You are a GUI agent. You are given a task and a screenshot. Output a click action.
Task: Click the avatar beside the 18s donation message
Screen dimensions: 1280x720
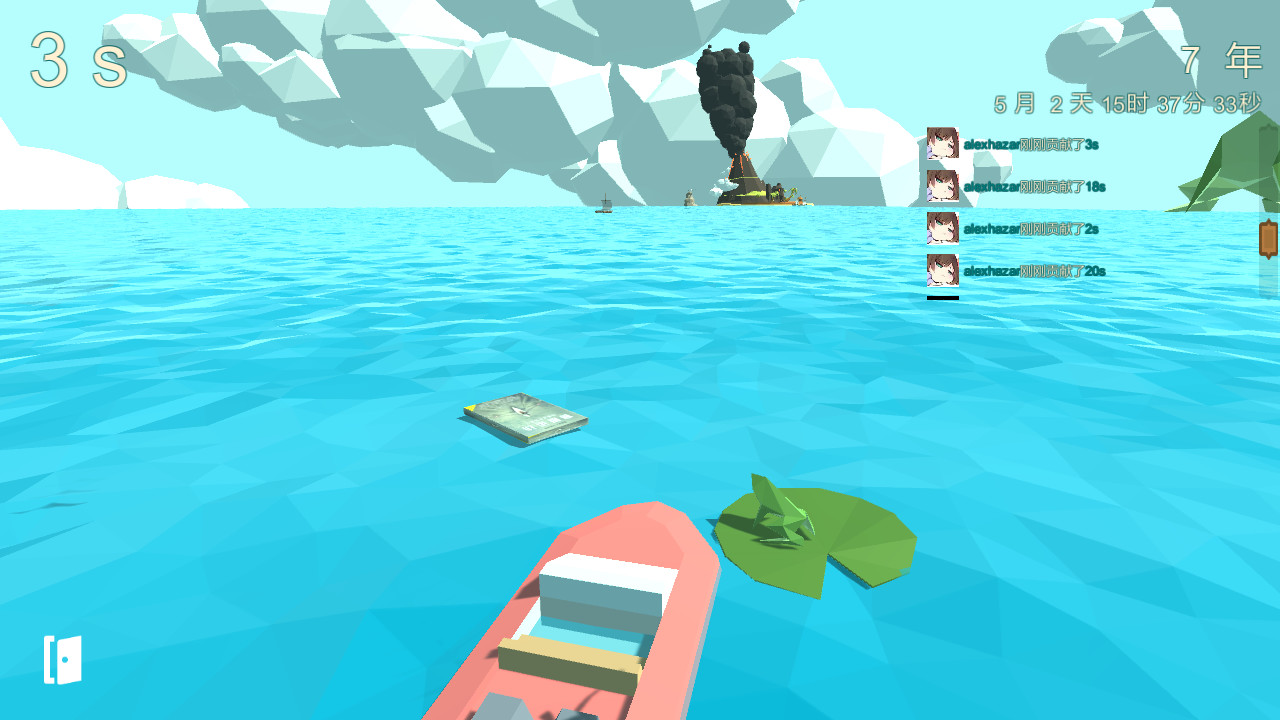pos(941,185)
